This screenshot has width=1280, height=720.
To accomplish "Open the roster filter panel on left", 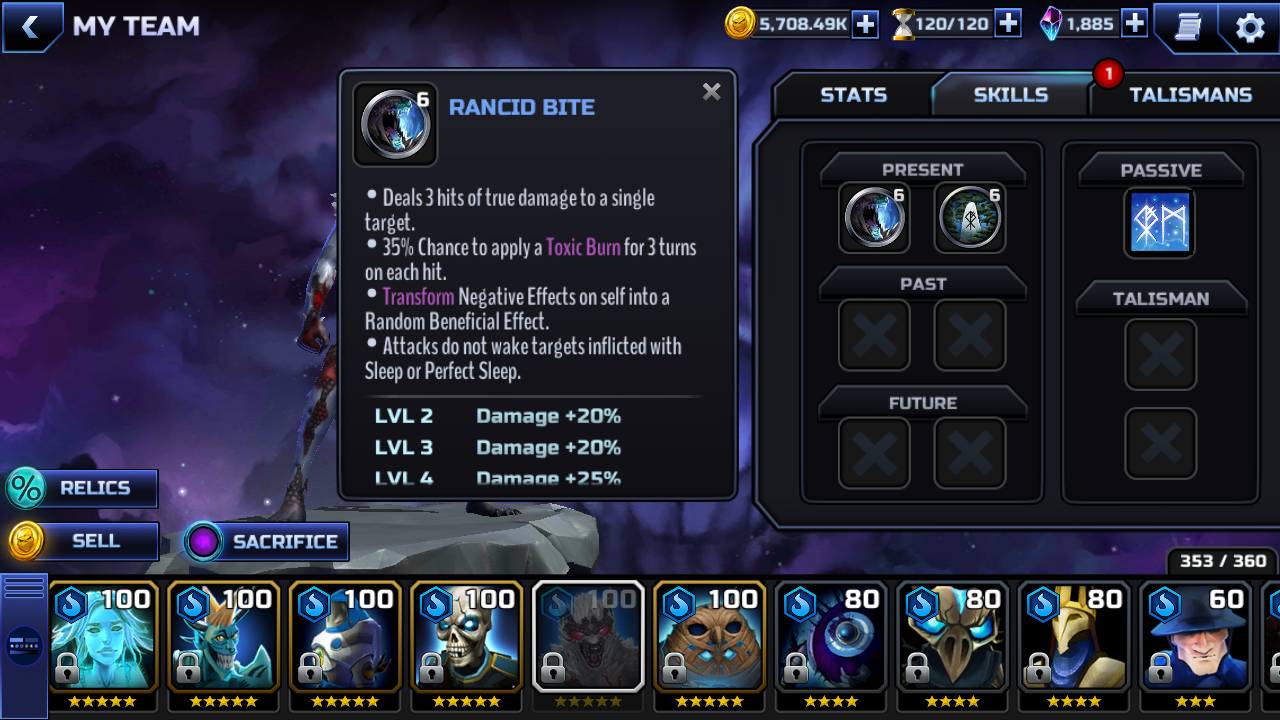I will tap(24, 645).
